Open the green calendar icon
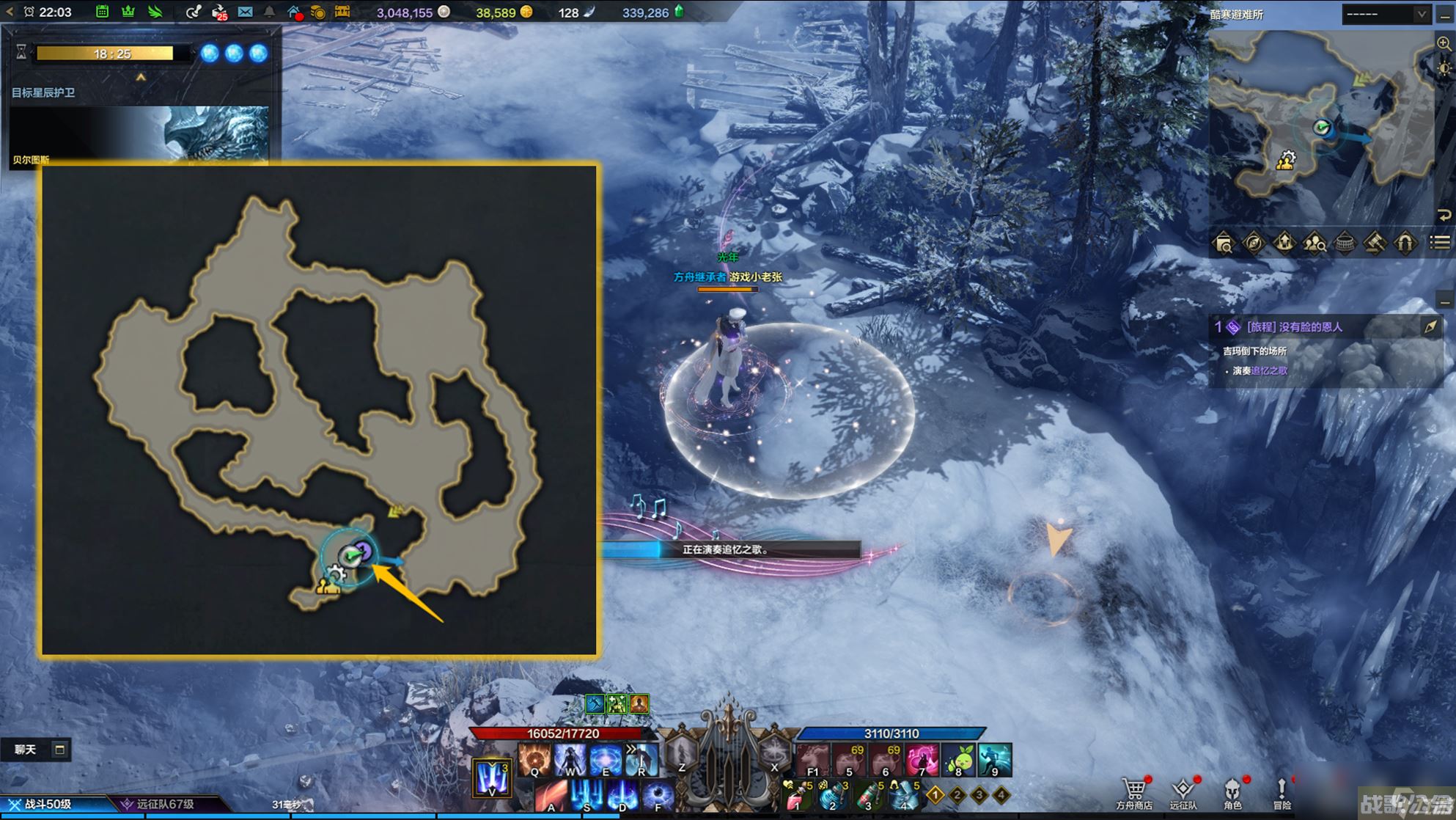1456x820 pixels. tap(103, 12)
